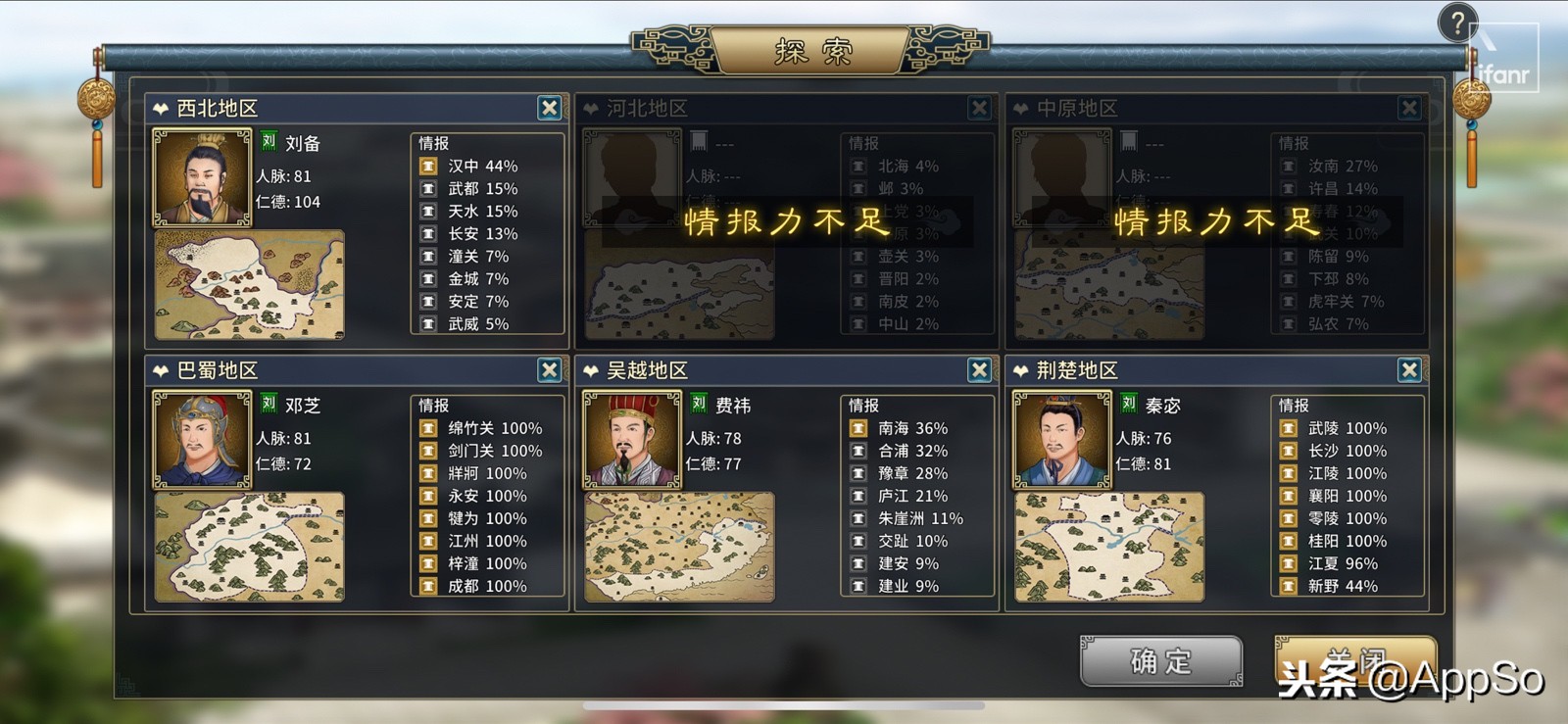Click the intel icon next to 南海 36%
This screenshot has width=1568, height=724.
[x=857, y=428]
